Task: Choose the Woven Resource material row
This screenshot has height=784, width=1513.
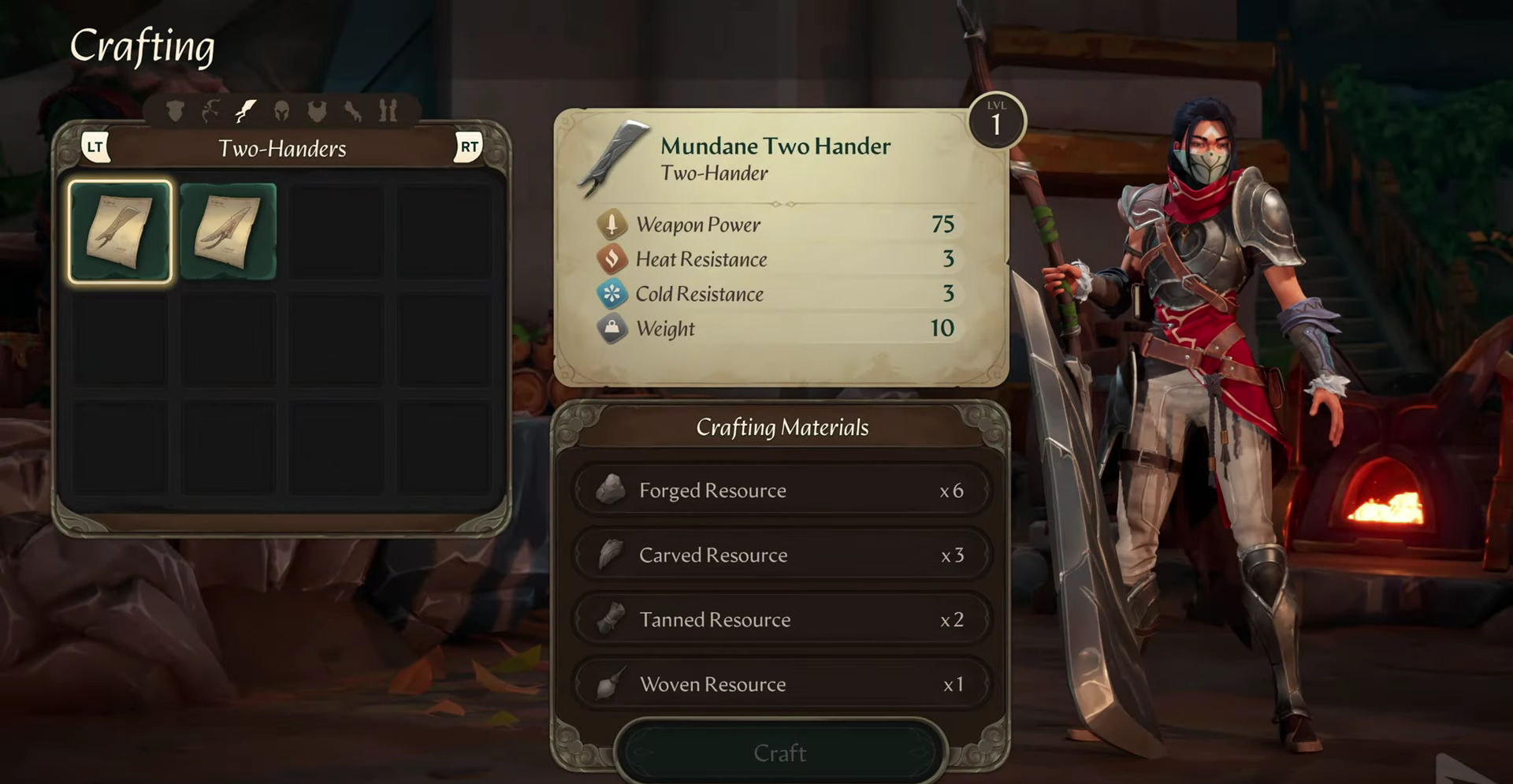Action: click(780, 684)
